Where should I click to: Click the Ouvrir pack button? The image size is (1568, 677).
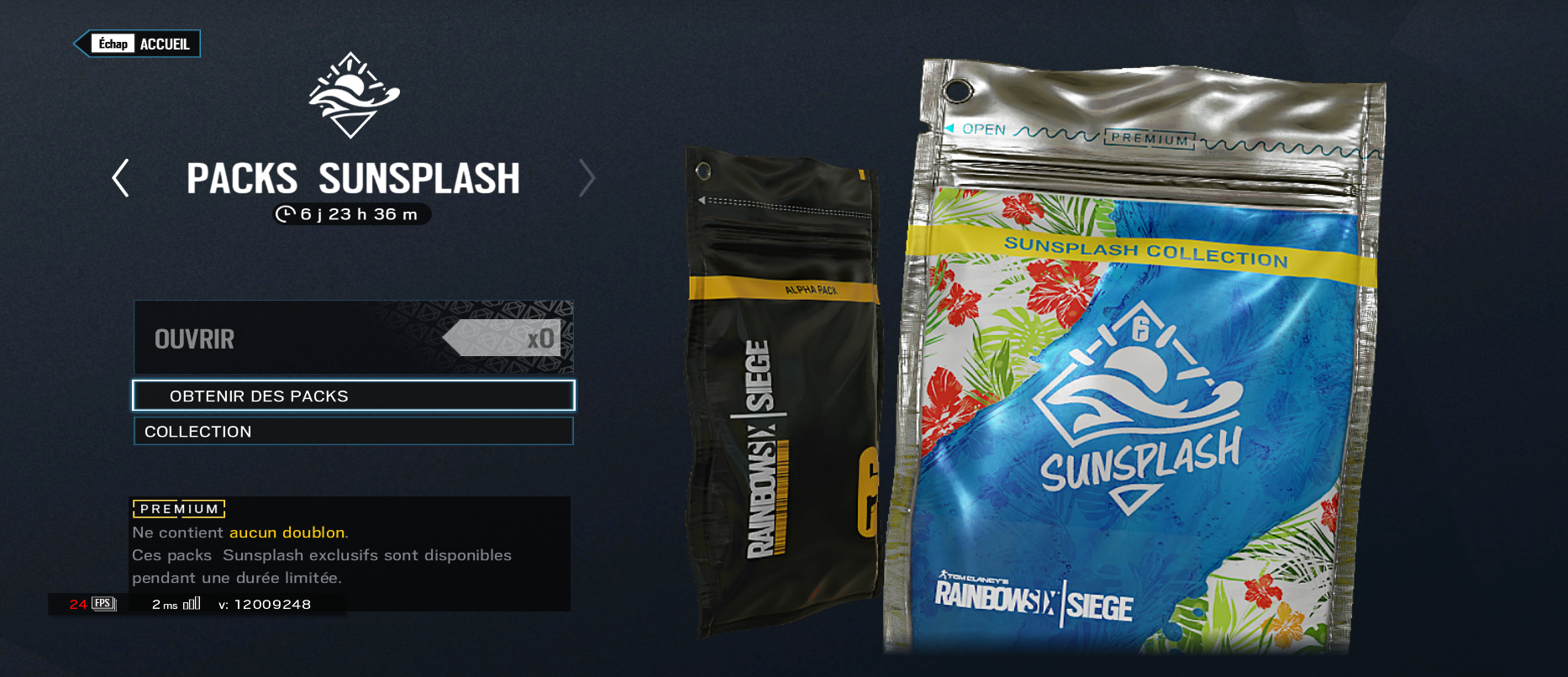353,338
